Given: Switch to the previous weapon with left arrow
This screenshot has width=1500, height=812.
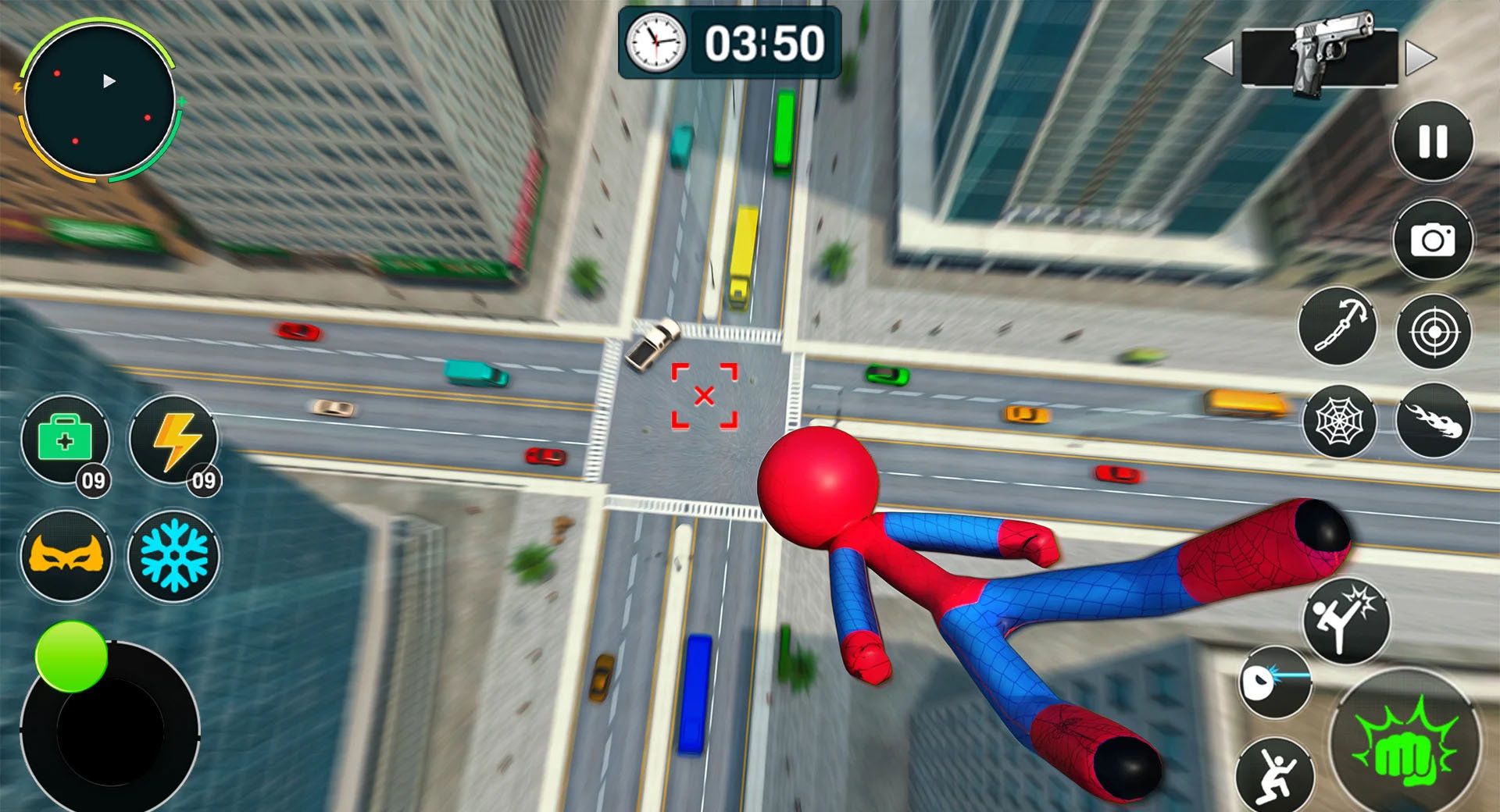Looking at the screenshot, I should click(1219, 59).
